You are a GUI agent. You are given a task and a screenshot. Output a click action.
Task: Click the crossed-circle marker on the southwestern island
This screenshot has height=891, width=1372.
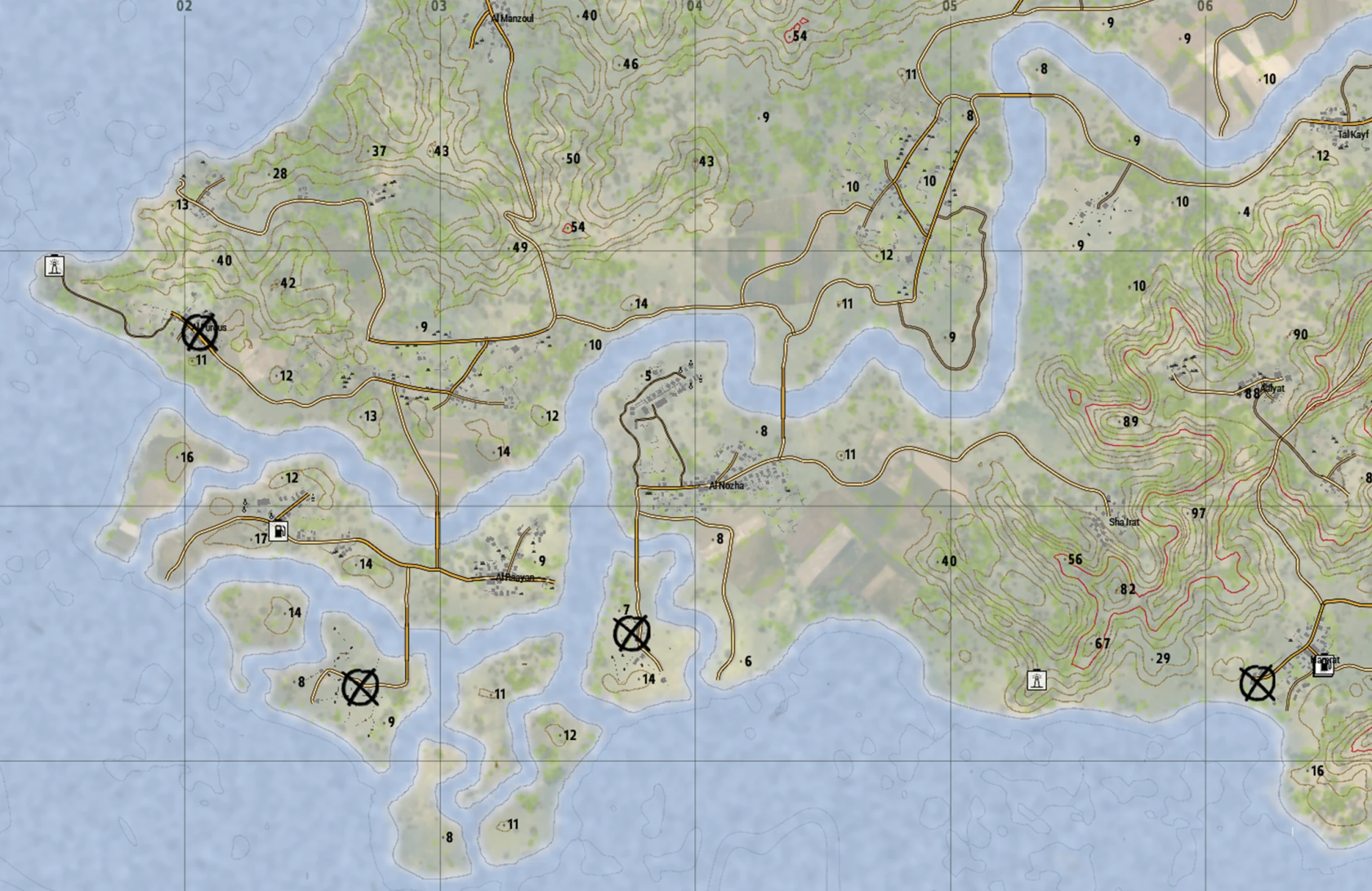[x=360, y=688]
